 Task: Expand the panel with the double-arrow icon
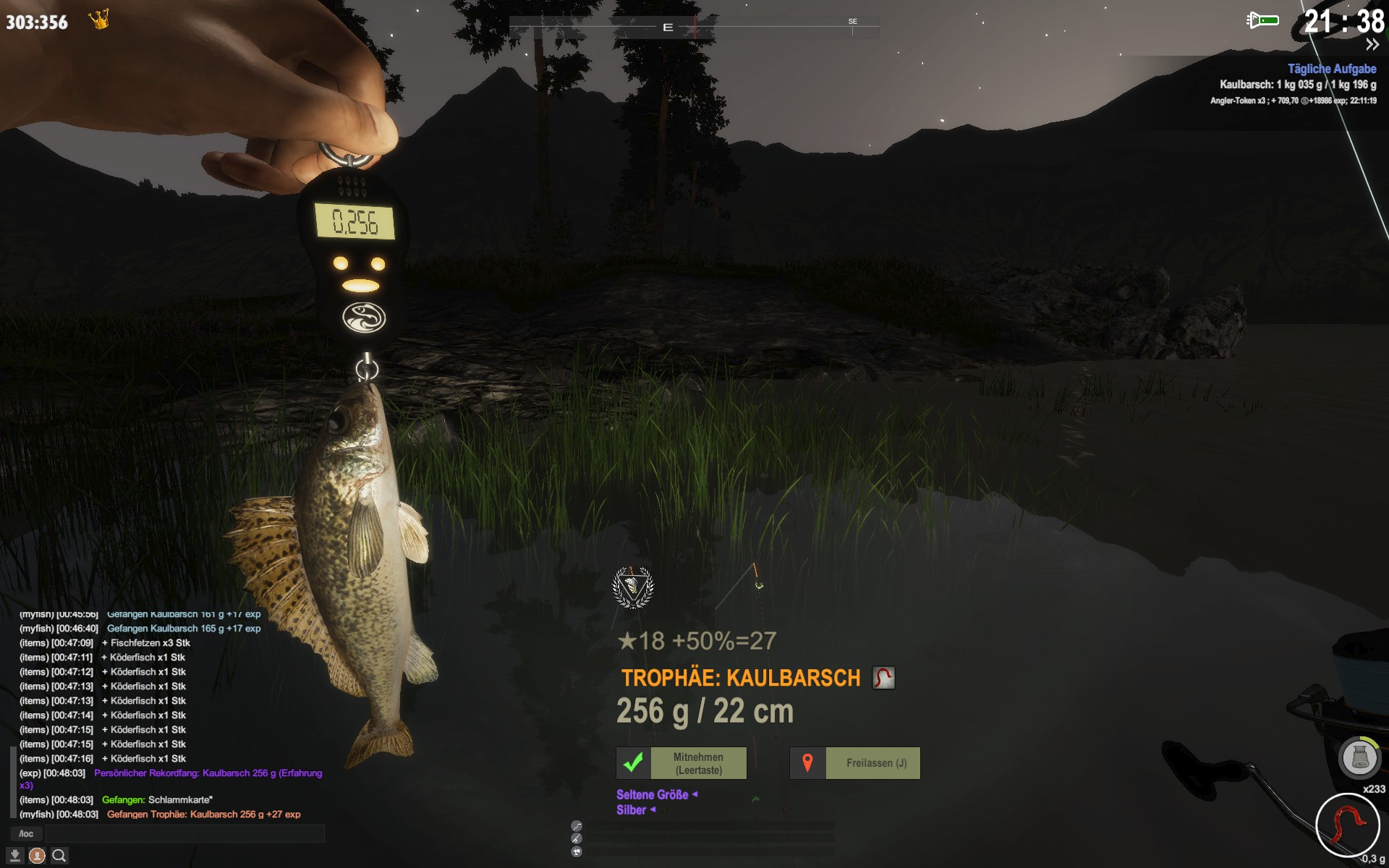point(1372,45)
